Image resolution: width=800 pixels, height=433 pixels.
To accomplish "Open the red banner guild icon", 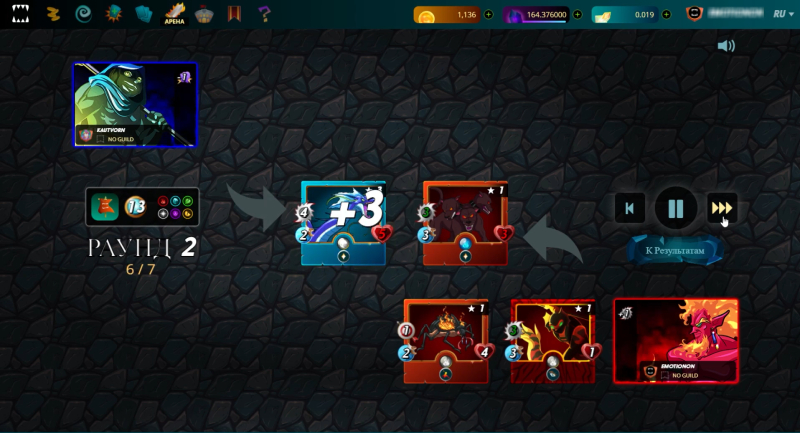I will [234, 14].
